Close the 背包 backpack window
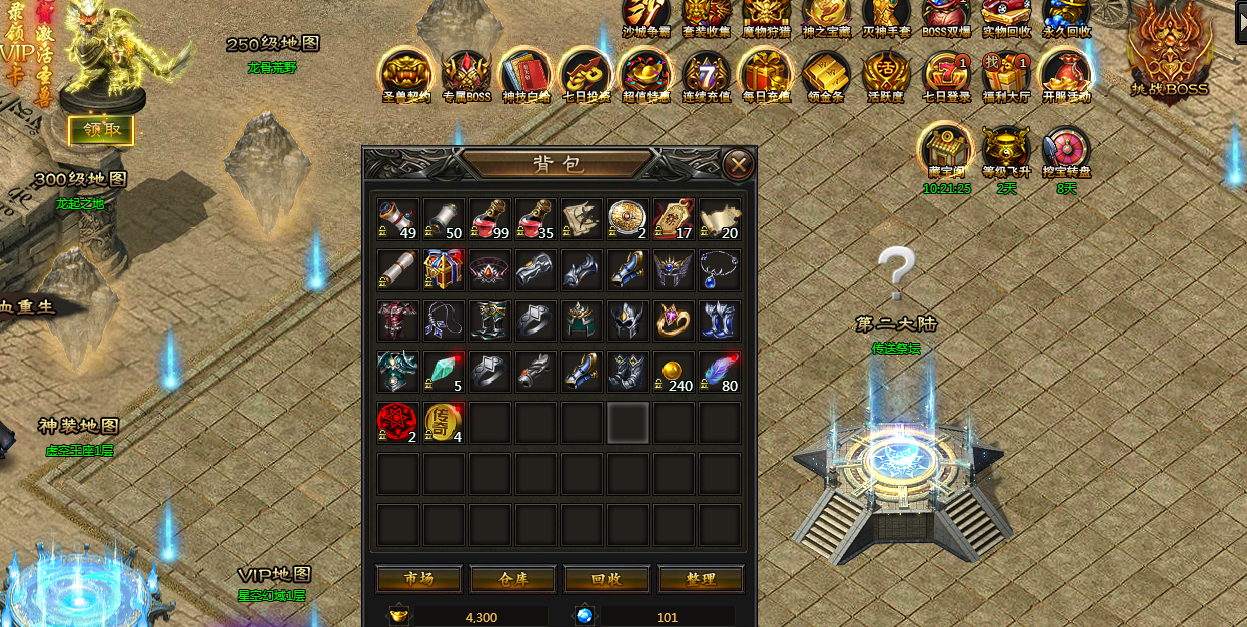Image resolution: width=1247 pixels, height=627 pixels. pyautogui.click(x=738, y=165)
